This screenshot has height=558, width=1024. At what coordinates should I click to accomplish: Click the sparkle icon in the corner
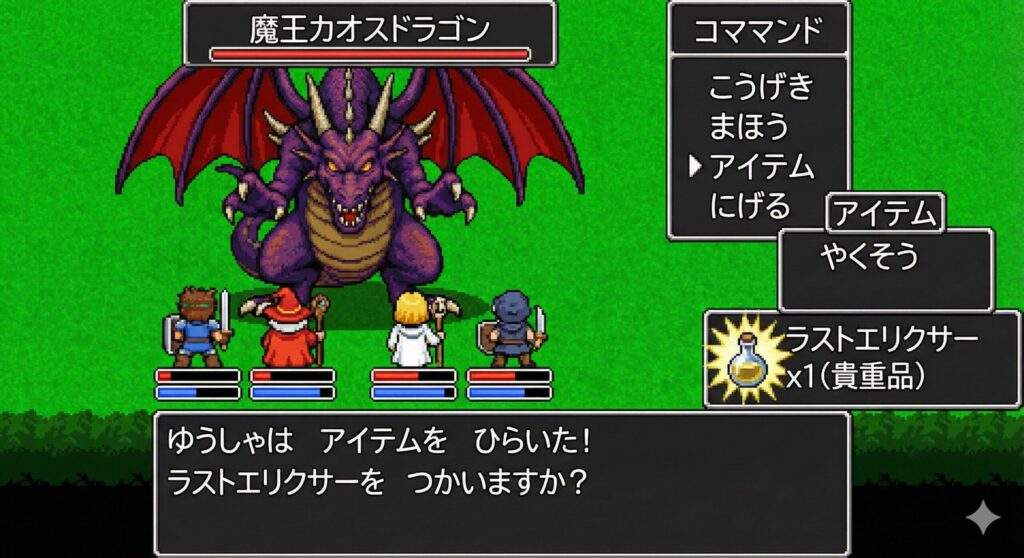pos(982,517)
